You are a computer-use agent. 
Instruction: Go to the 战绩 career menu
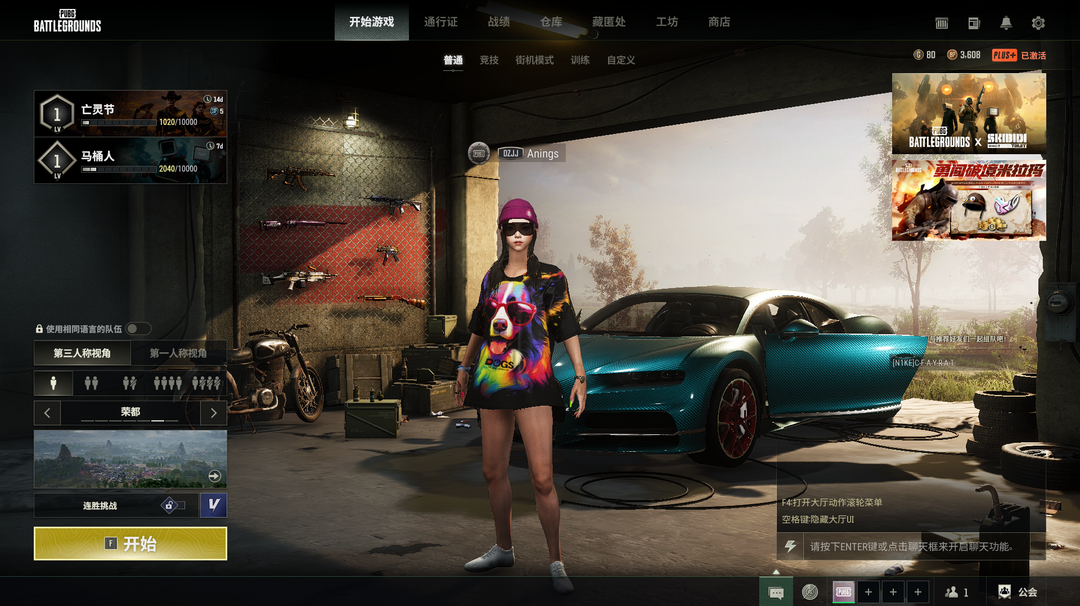point(499,22)
